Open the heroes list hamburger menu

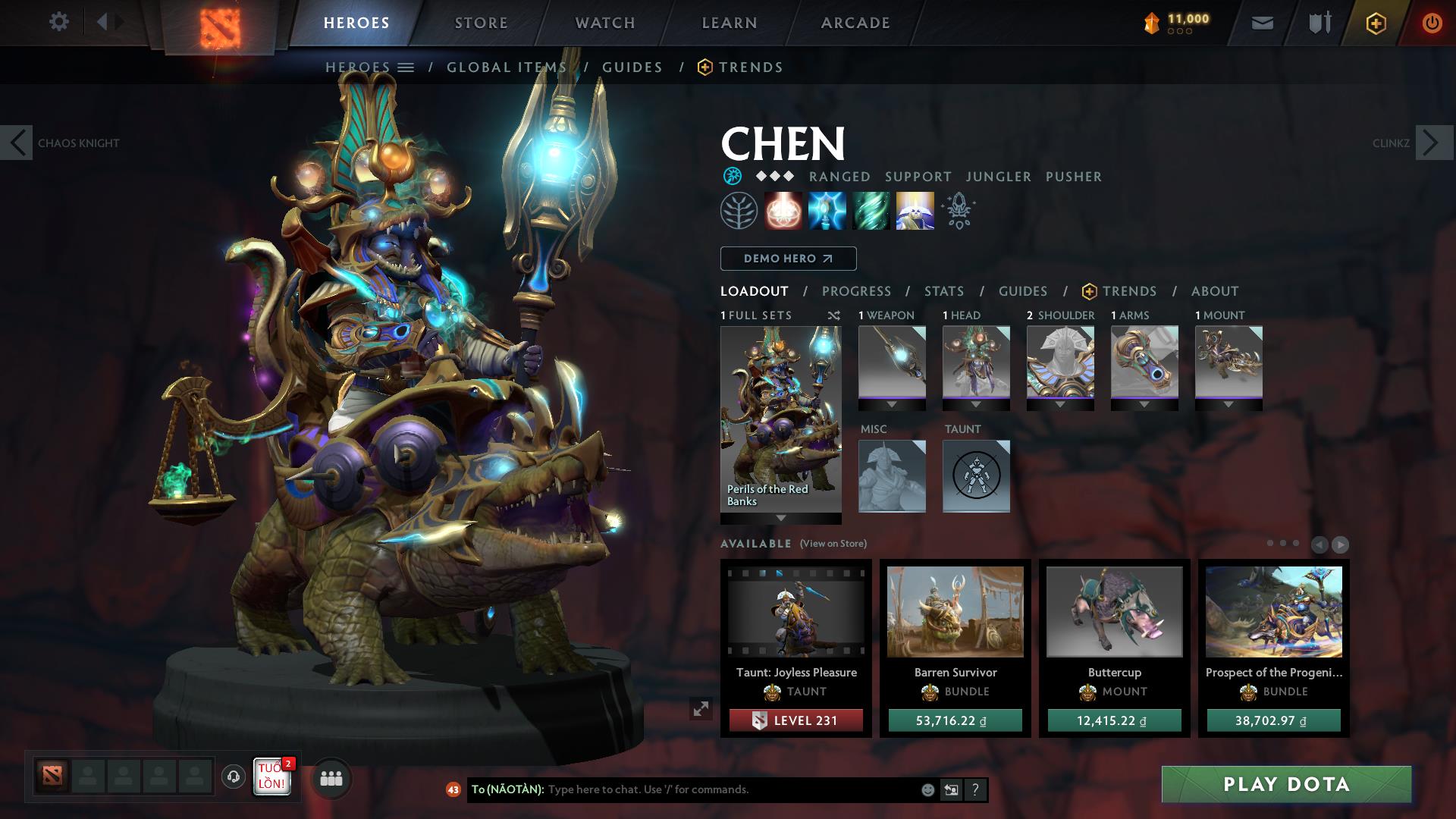pos(407,67)
